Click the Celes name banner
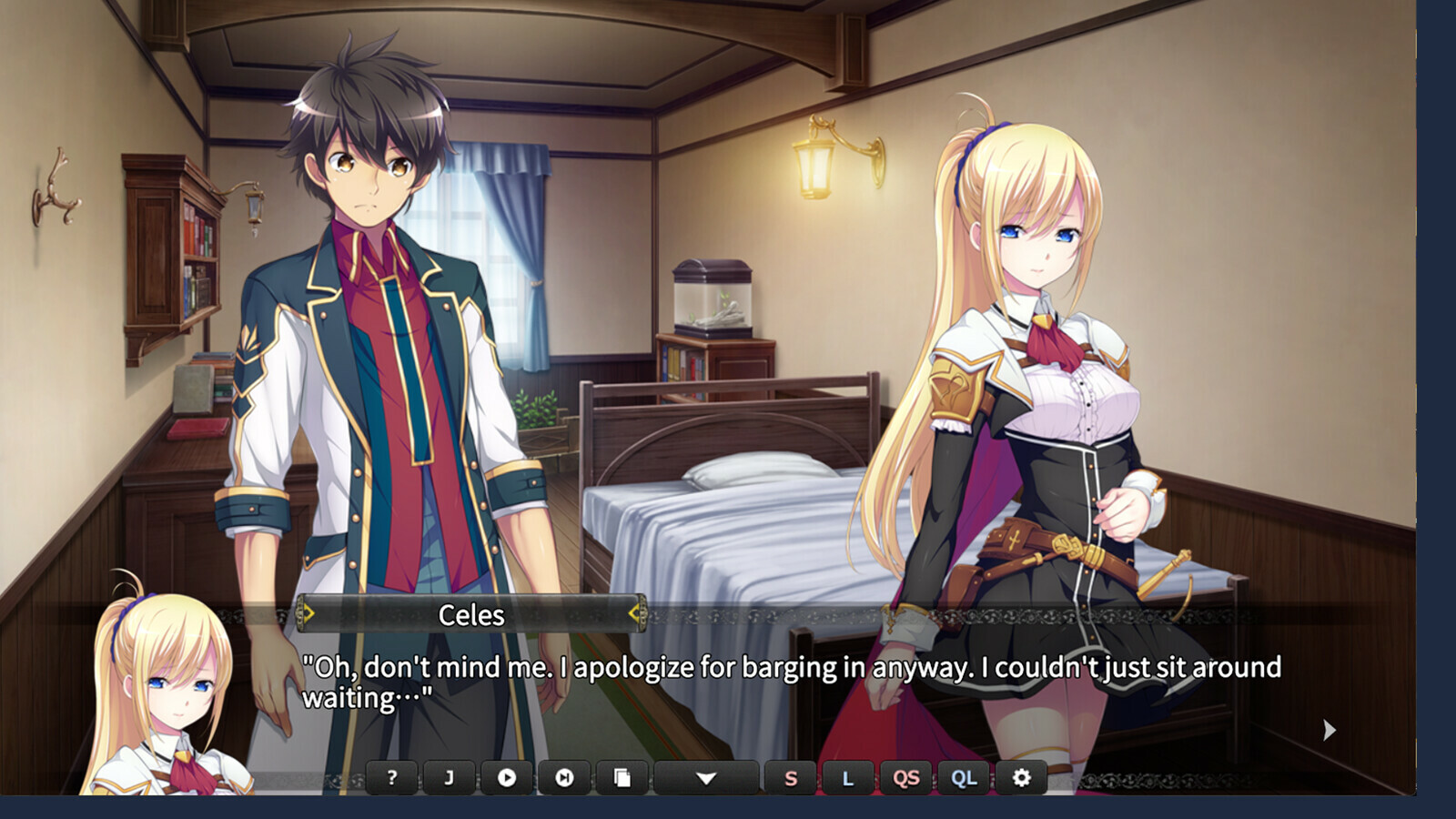1456x819 pixels. click(470, 614)
